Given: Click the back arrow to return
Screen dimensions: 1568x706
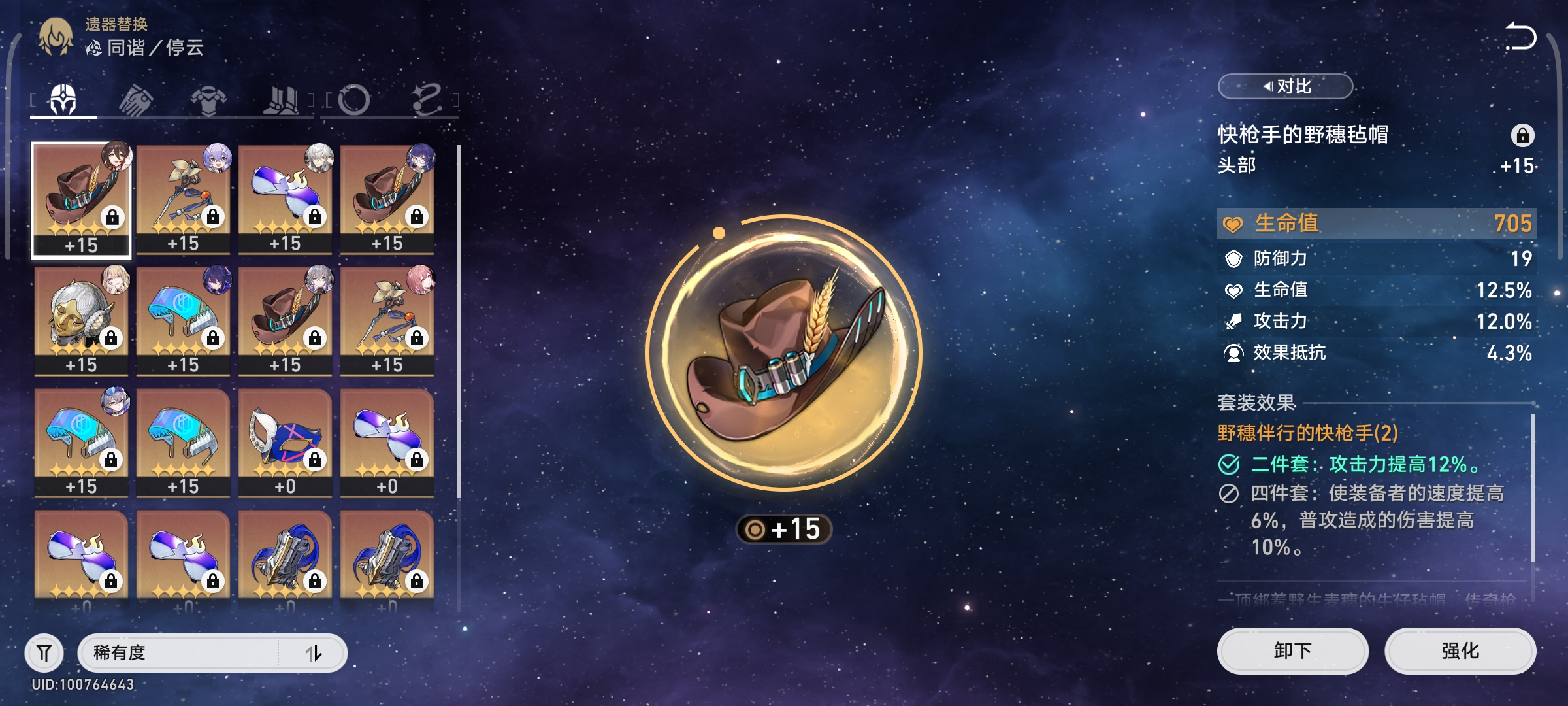Looking at the screenshot, I should point(1520,36).
